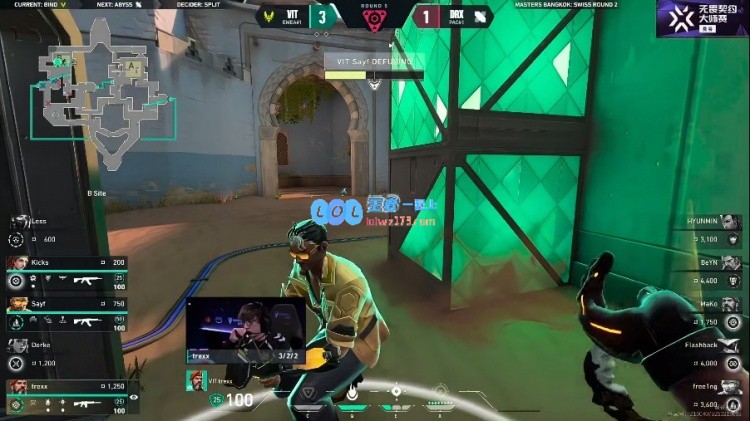Click the VIT team logo

[x=267, y=16]
